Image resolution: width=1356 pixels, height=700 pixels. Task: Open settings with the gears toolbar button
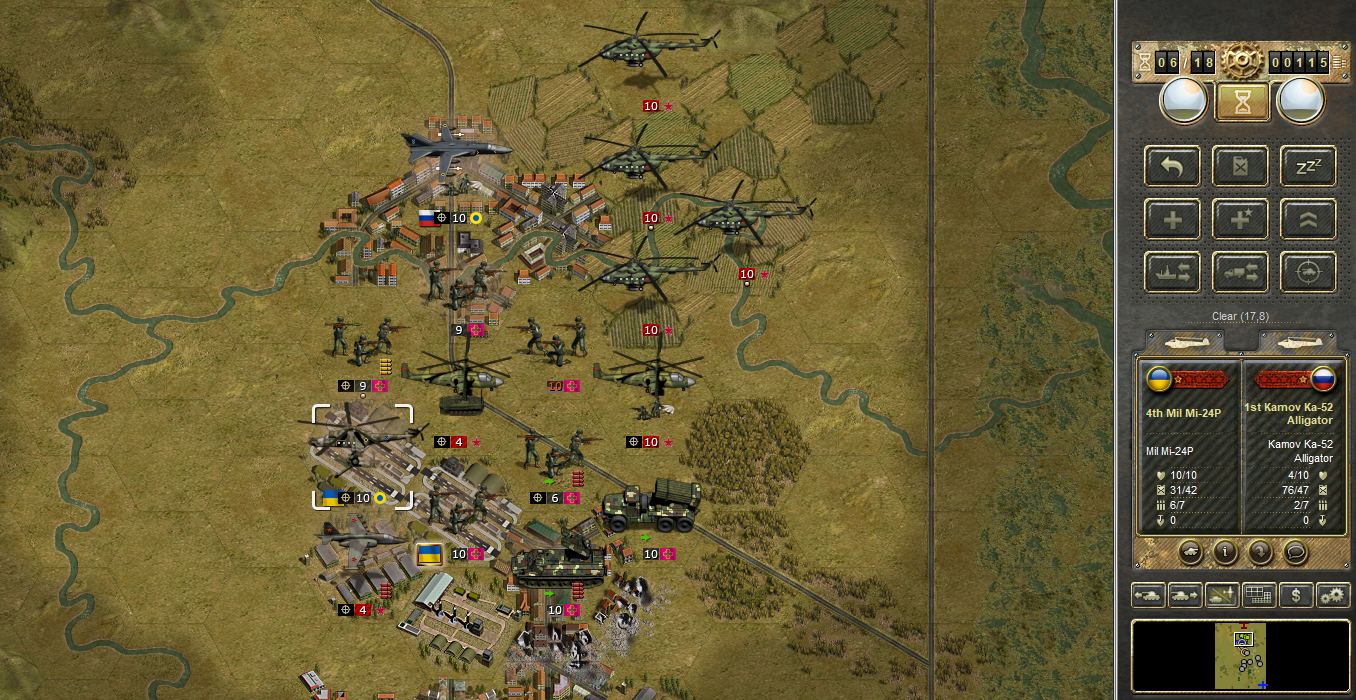point(1333,596)
